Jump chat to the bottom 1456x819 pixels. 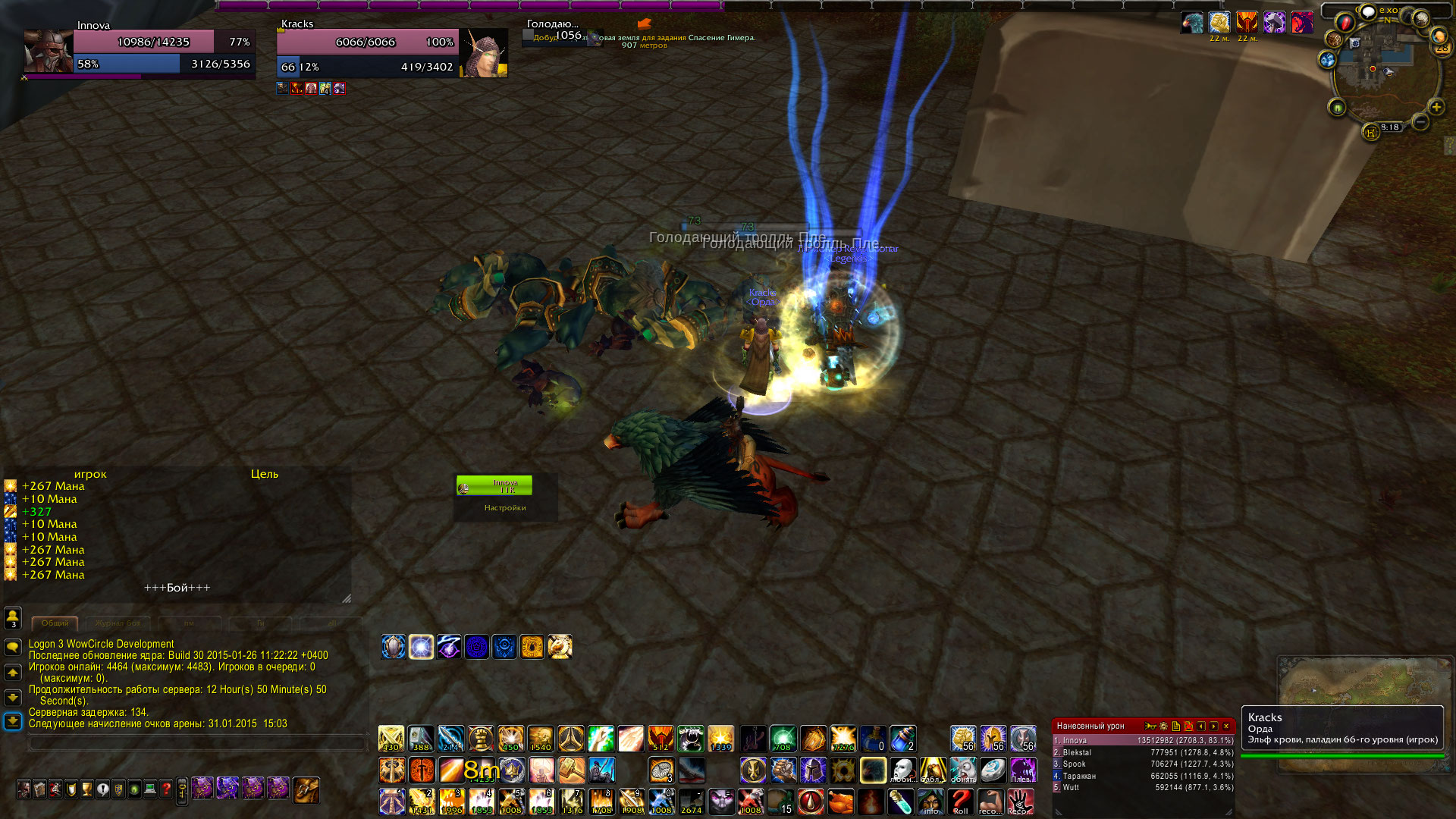[13, 721]
